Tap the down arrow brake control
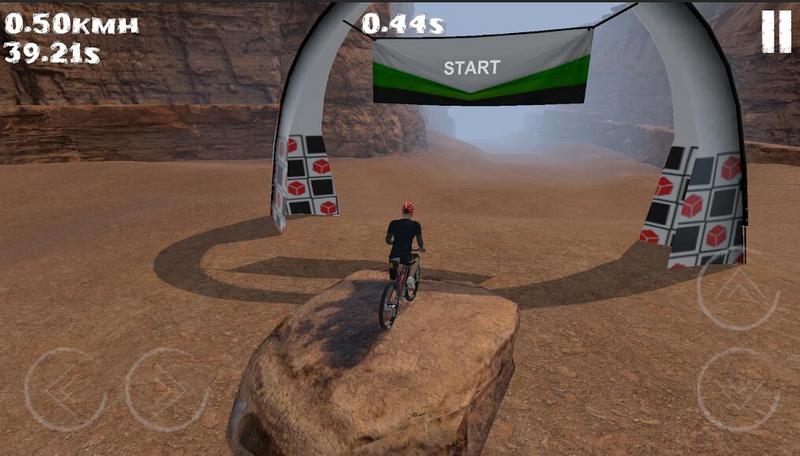Image resolution: width=800 pixels, height=456 pixels. [x=738, y=389]
